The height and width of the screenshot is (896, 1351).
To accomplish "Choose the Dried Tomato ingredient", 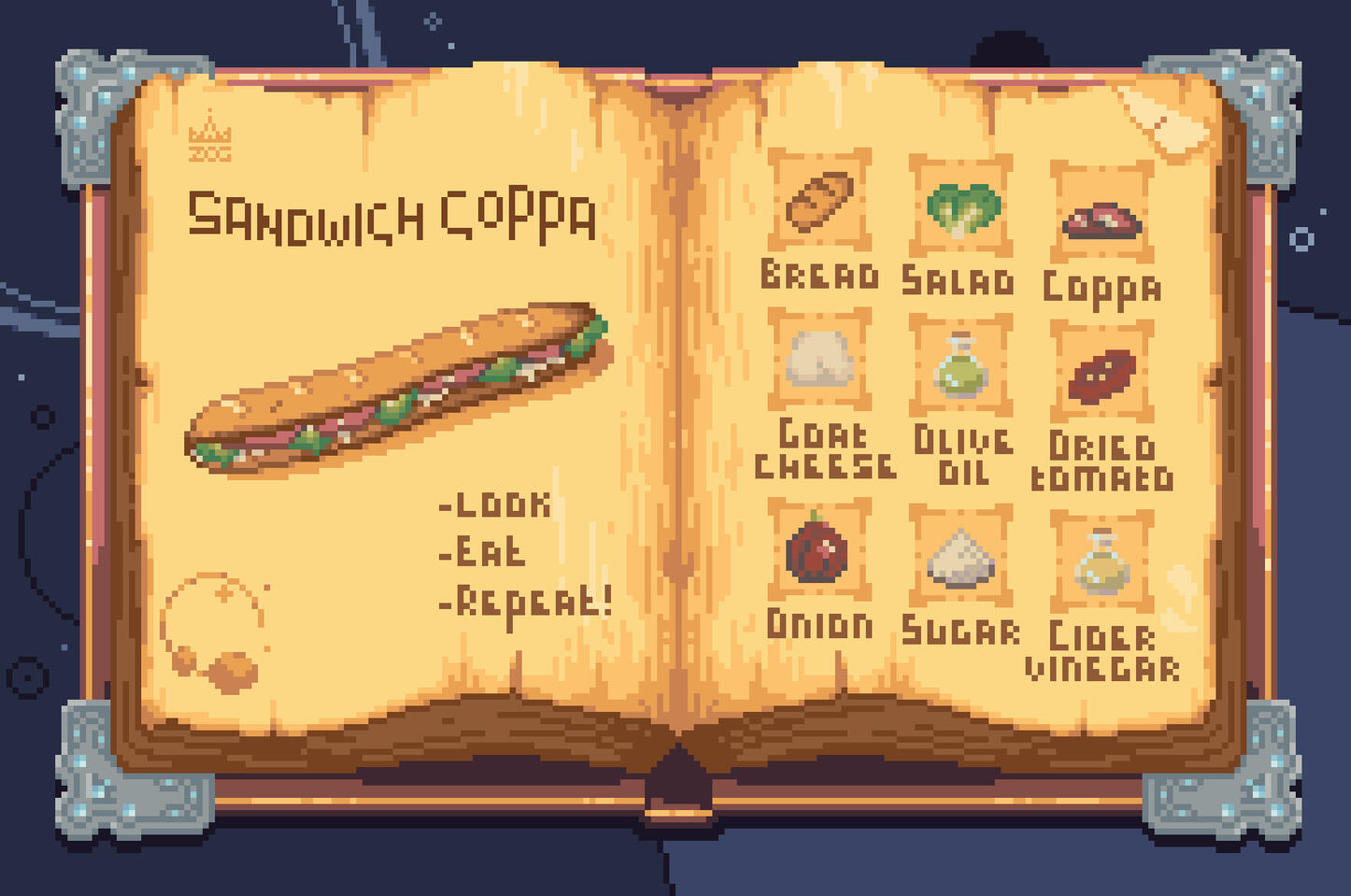I will pos(1102,373).
